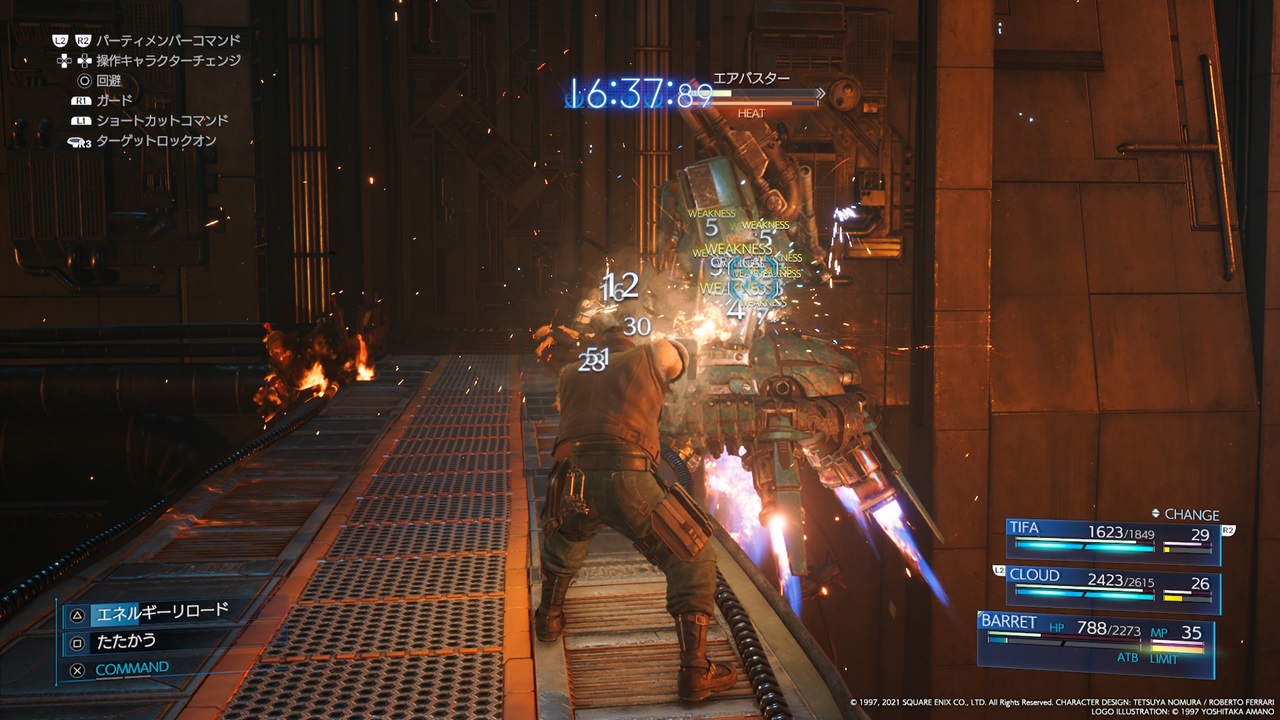Choose the たたかう attack command
Viewport: 1280px width, 720px height.
125,641
